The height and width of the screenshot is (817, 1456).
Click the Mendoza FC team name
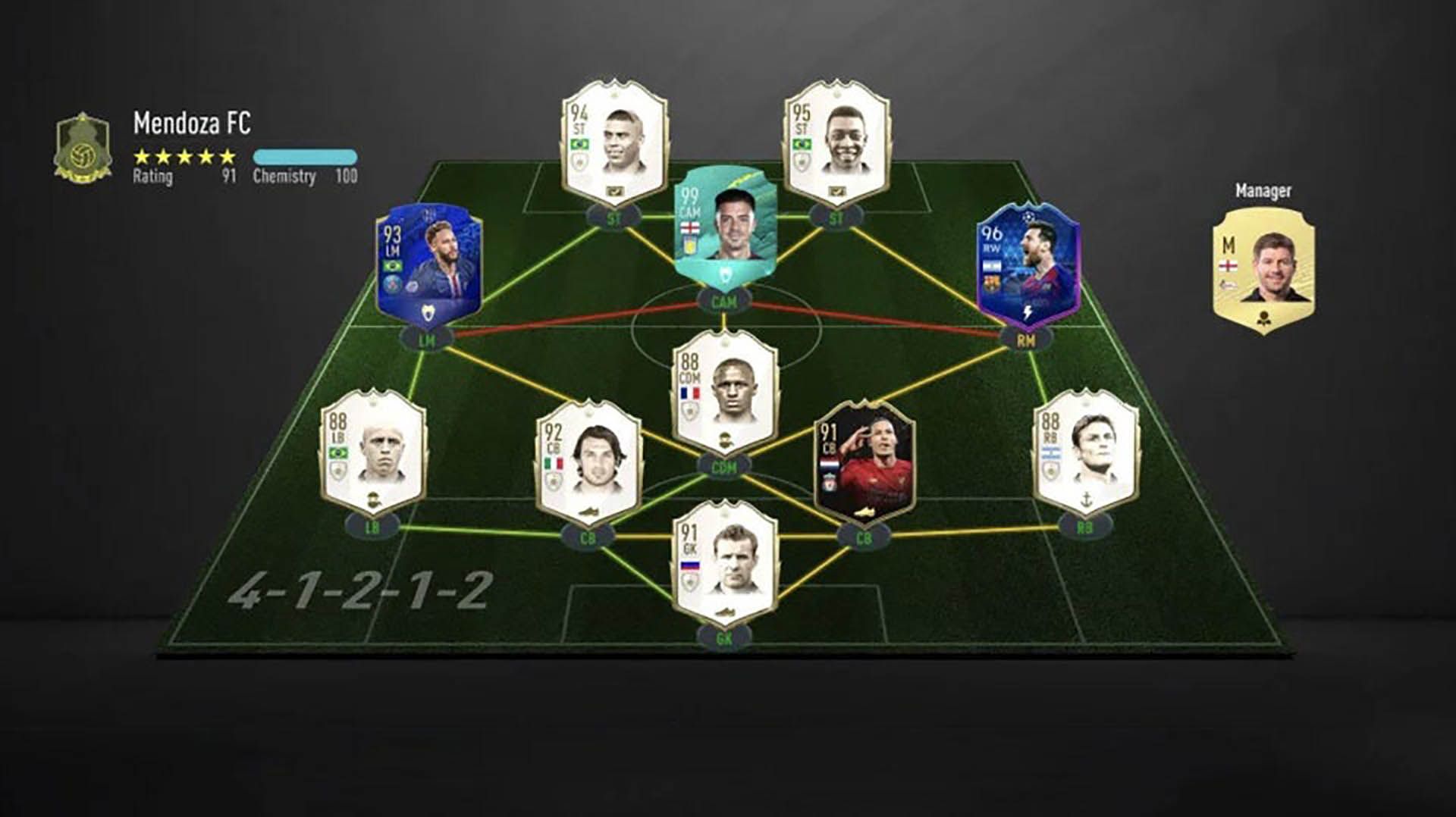coord(191,121)
